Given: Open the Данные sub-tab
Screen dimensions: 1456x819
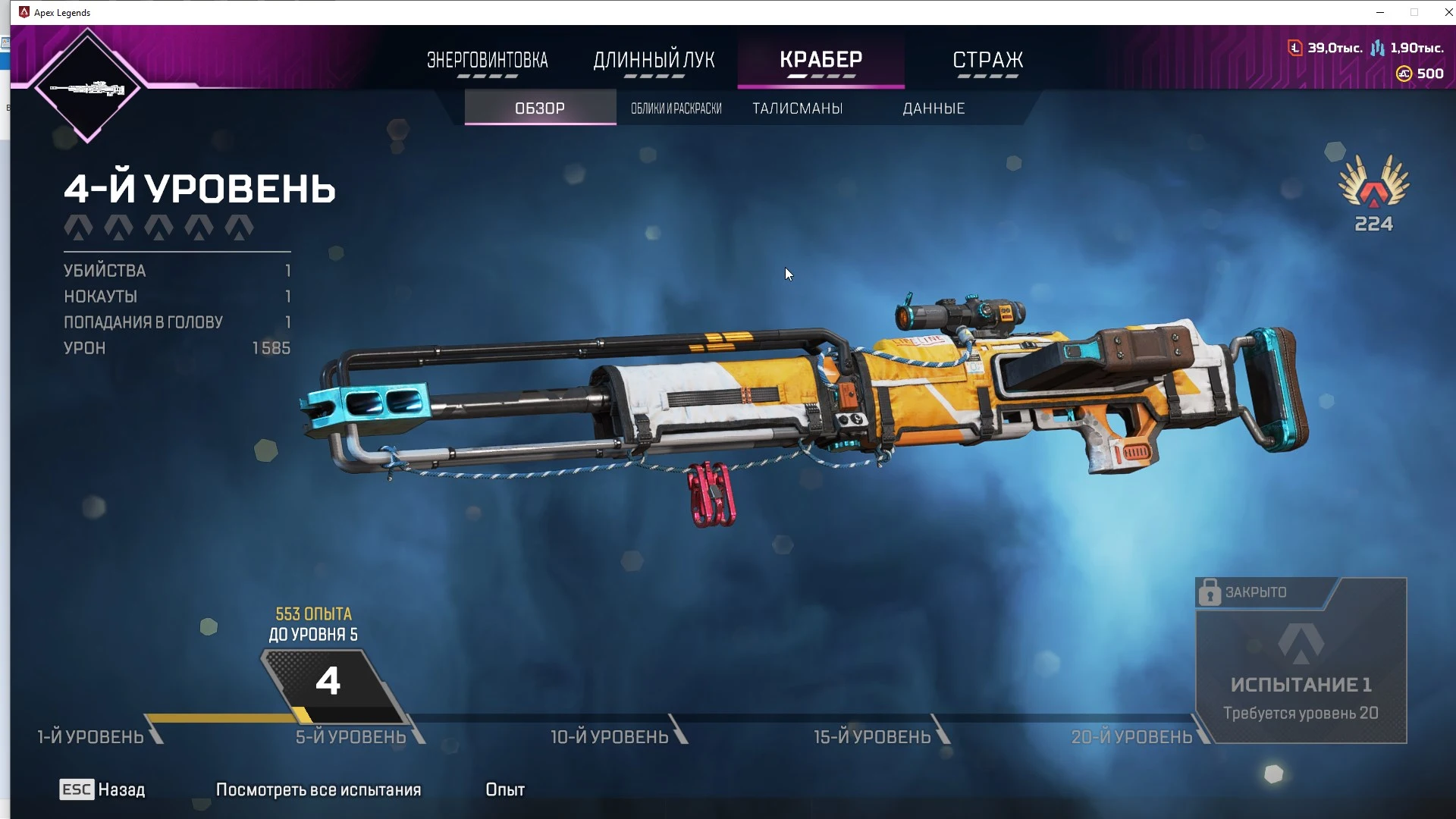Looking at the screenshot, I should [x=934, y=108].
